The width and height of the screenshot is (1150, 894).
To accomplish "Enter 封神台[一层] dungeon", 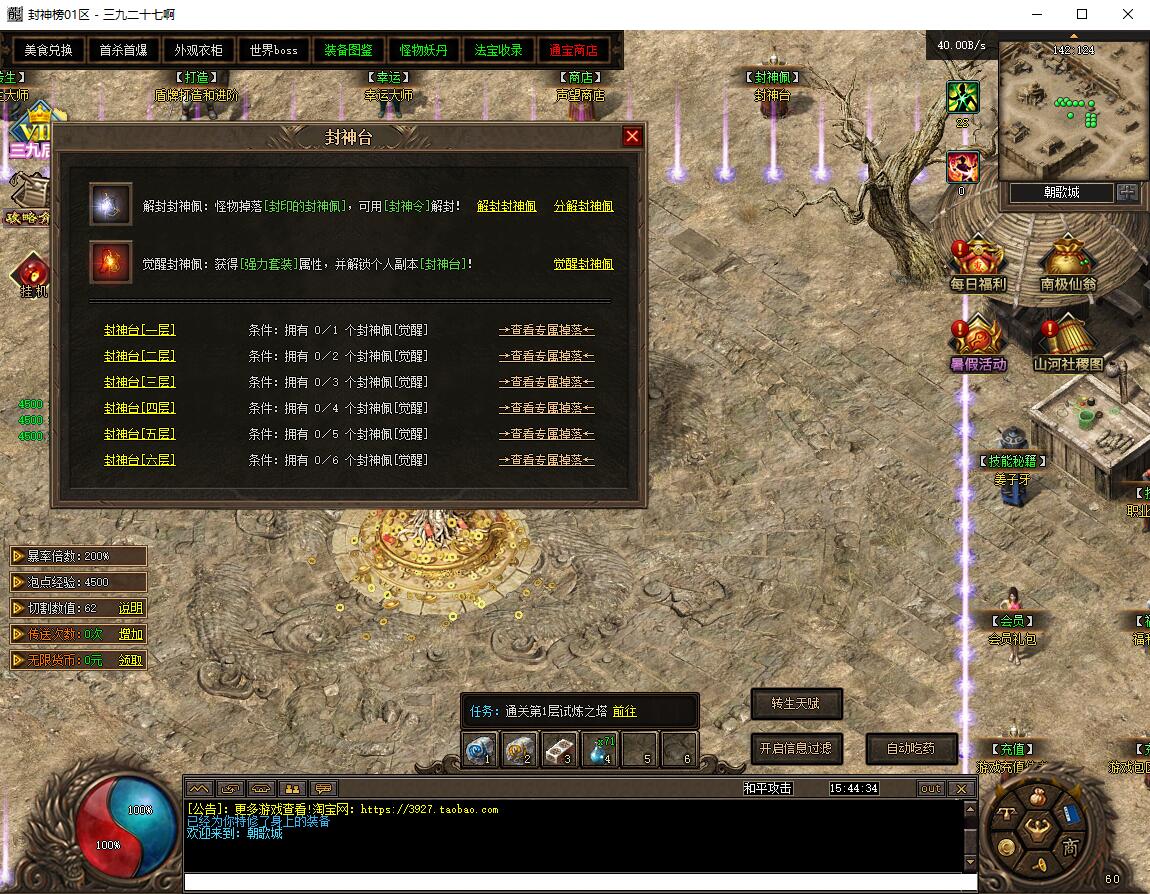I will (139, 330).
